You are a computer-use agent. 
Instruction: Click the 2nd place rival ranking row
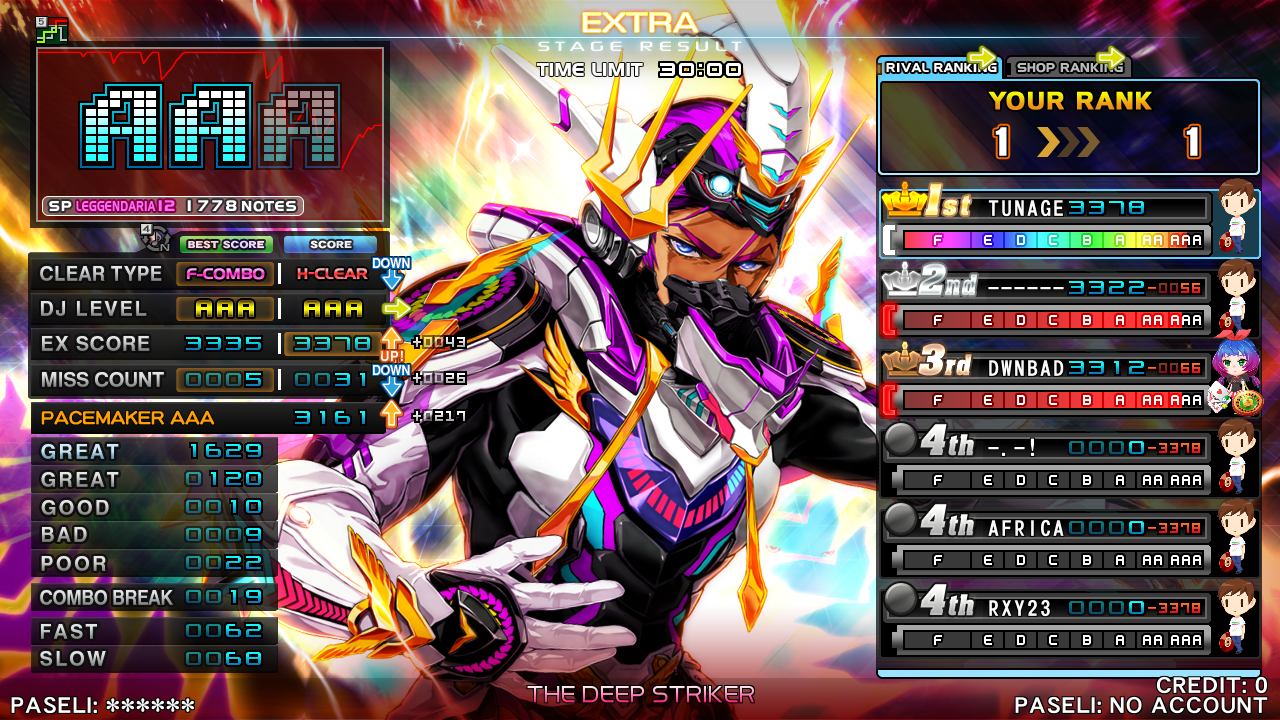click(x=1045, y=302)
